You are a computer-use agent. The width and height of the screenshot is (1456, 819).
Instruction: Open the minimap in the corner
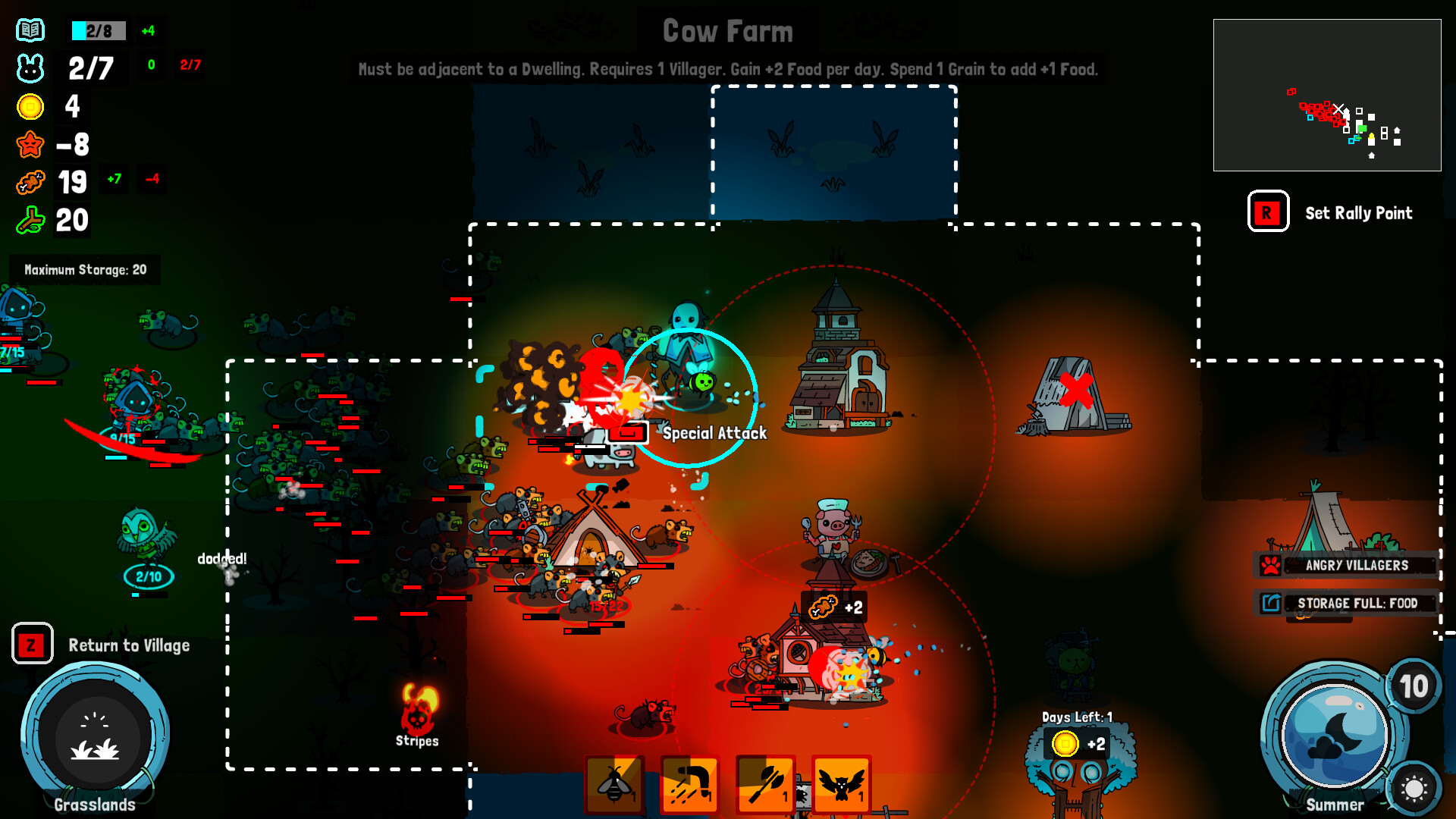tap(1328, 95)
